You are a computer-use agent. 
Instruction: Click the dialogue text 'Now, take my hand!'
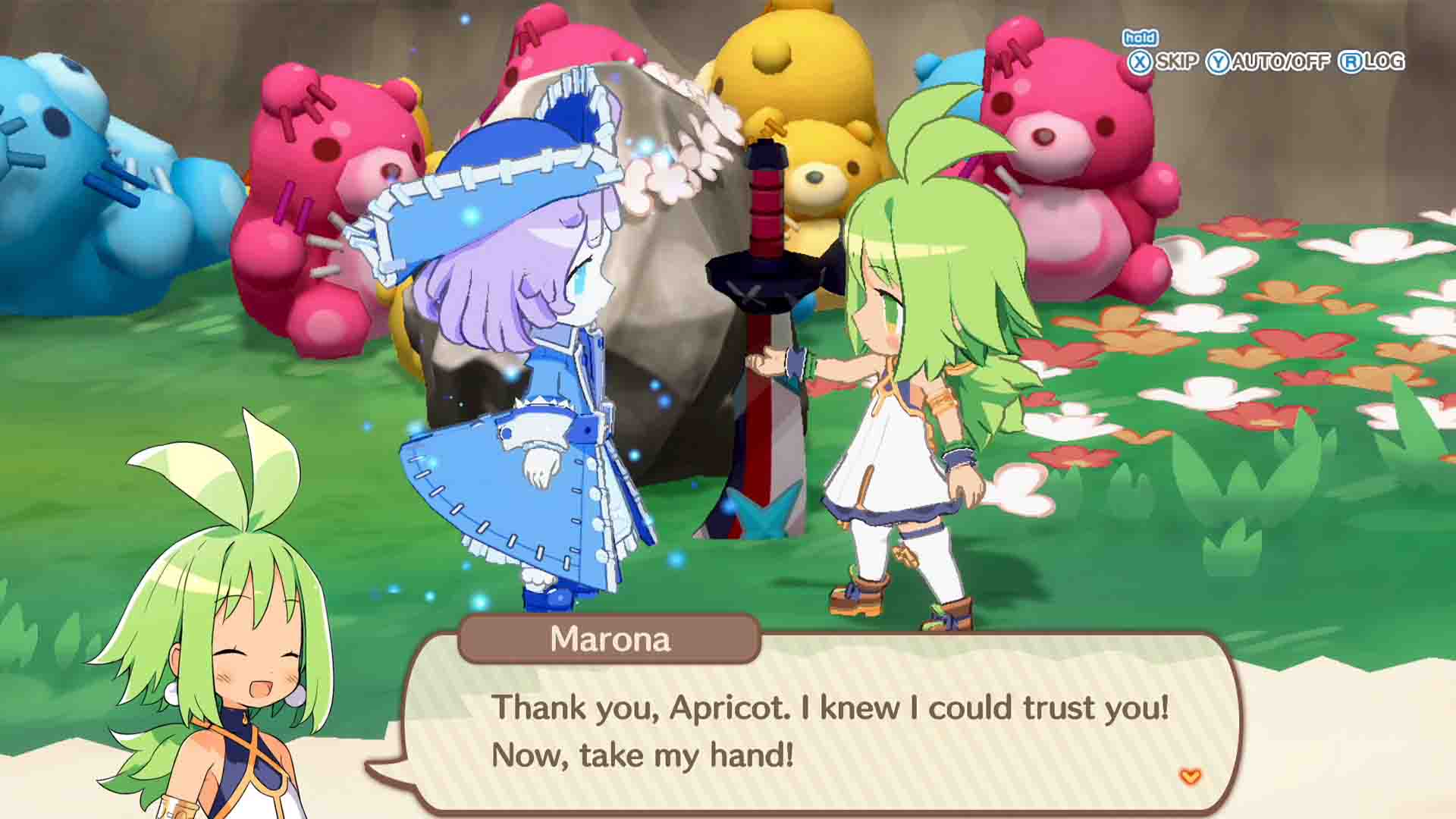641,753
